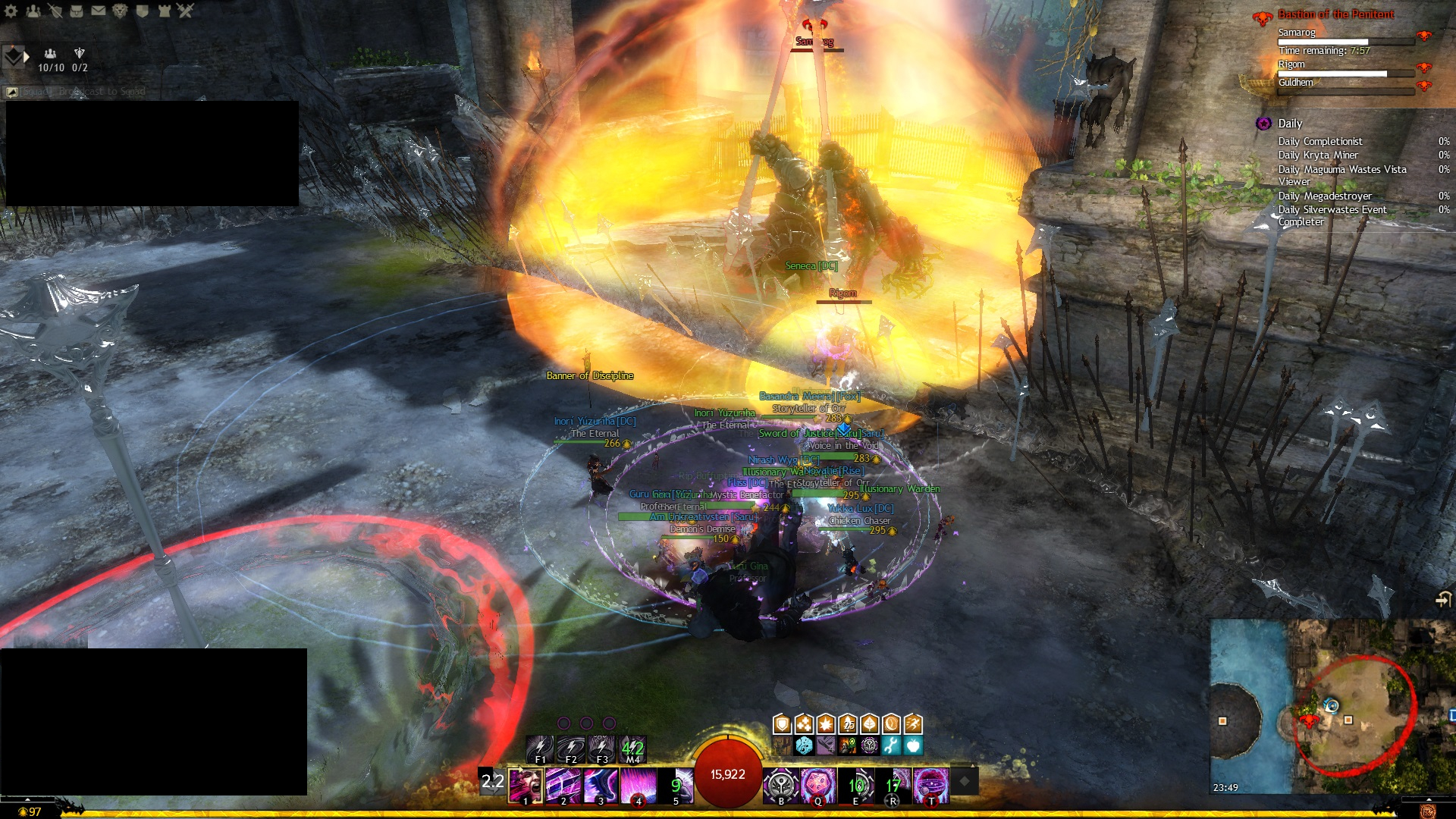The image size is (1456, 819).
Task: Open the Black Lion Trading lion icon
Action: pyautogui.click(x=120, y=11)
